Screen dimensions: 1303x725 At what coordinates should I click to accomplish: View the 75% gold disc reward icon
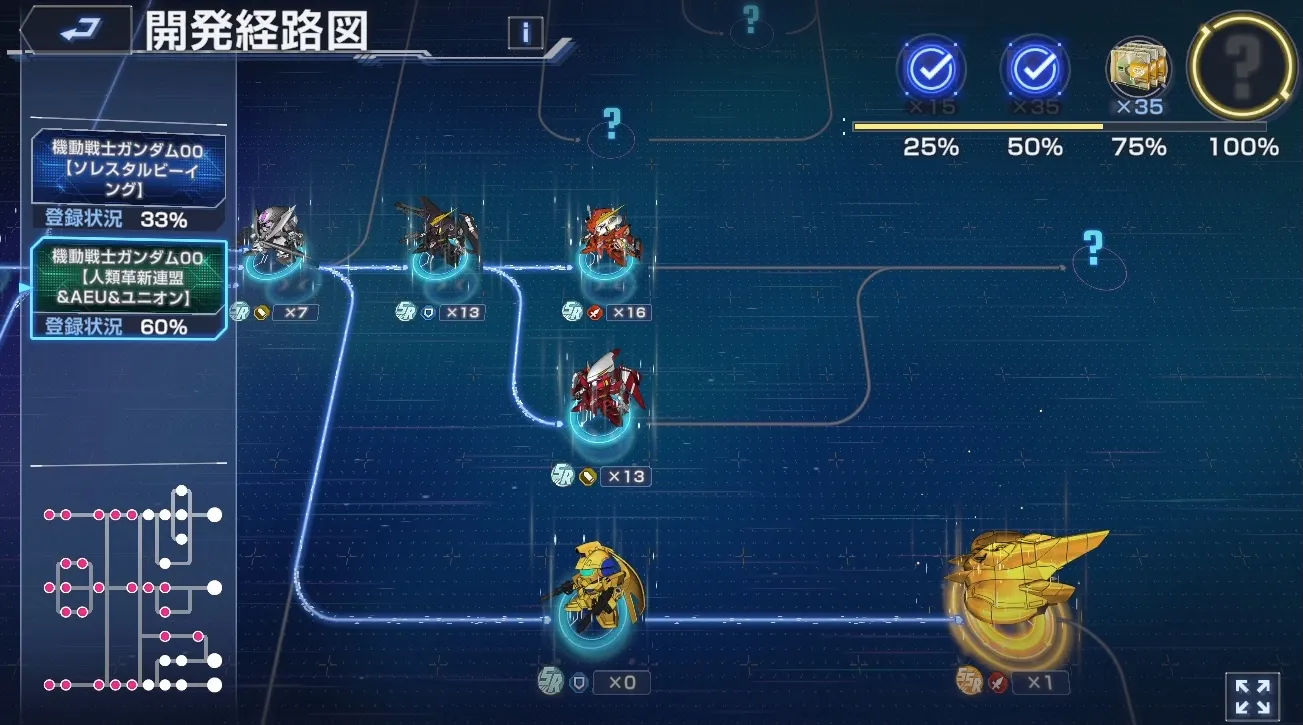pos(1139,70)
